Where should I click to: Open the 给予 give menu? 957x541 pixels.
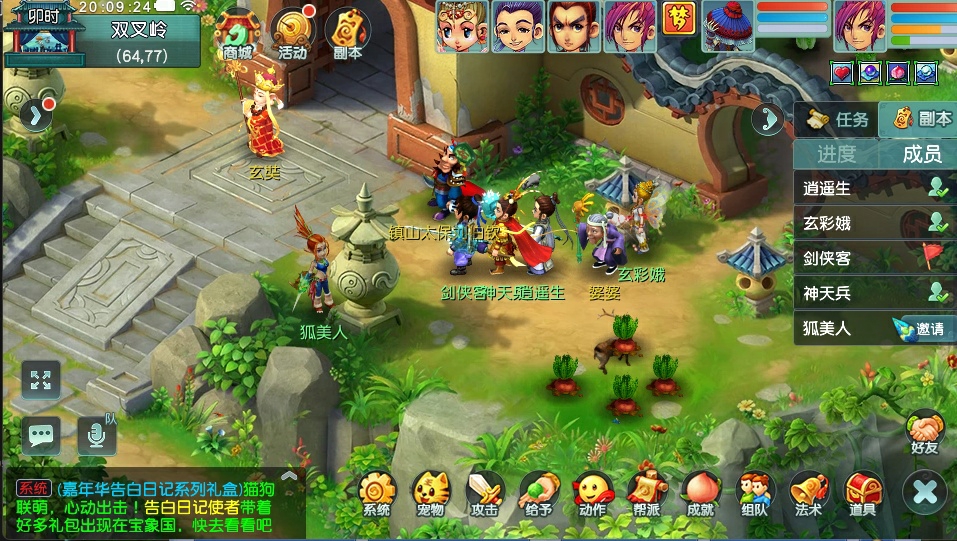point(539,494)
